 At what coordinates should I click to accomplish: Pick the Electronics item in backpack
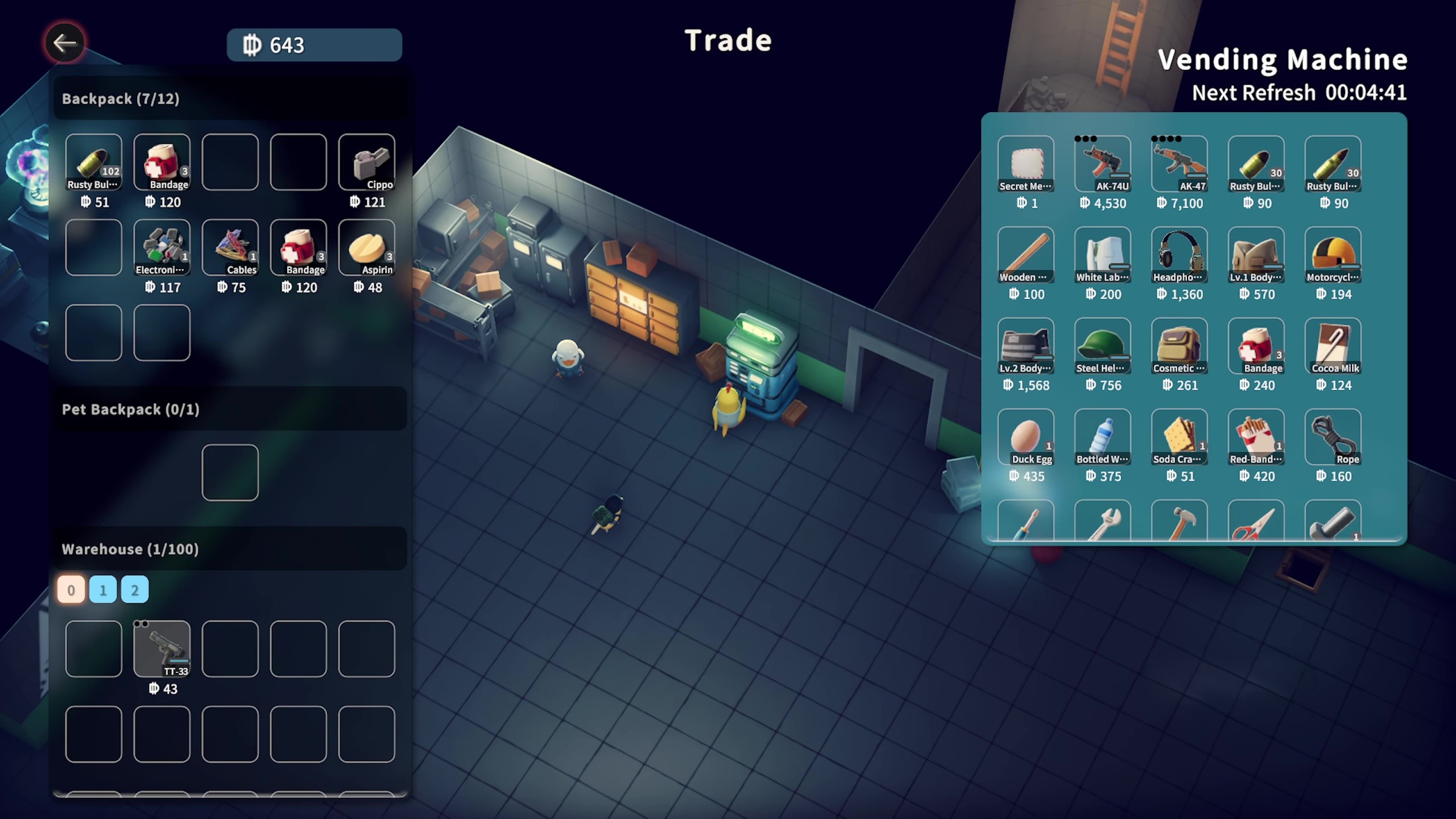point(162,247)
